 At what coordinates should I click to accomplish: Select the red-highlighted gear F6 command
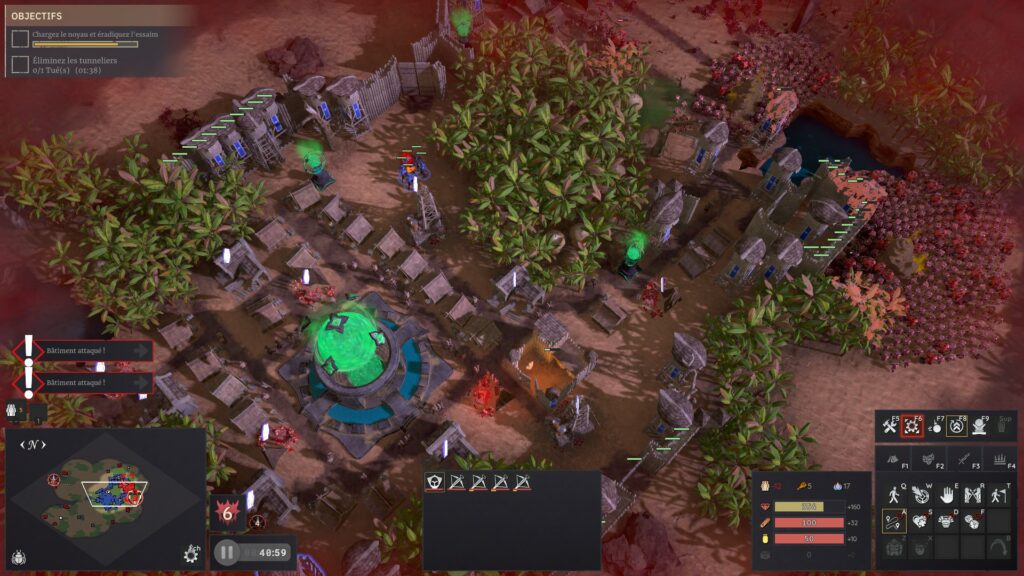point(912,427)
